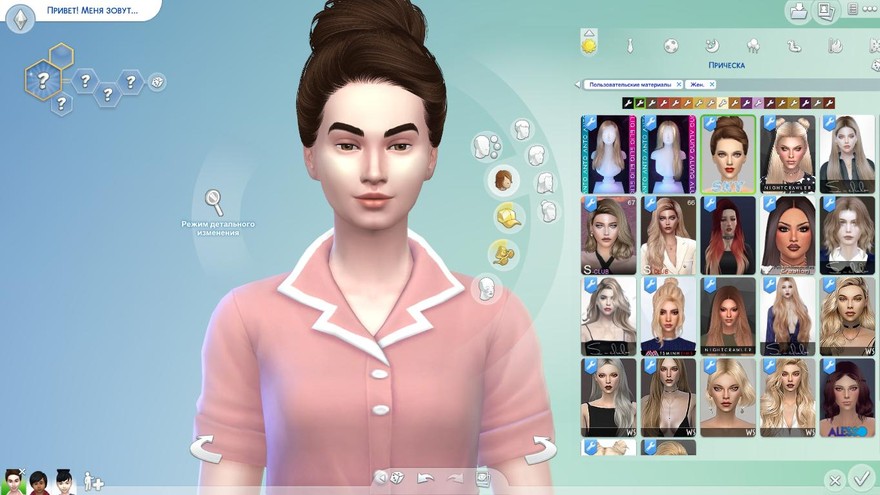Pick the Nightcrawler blonde space buns hairstyle

[787, 153]
